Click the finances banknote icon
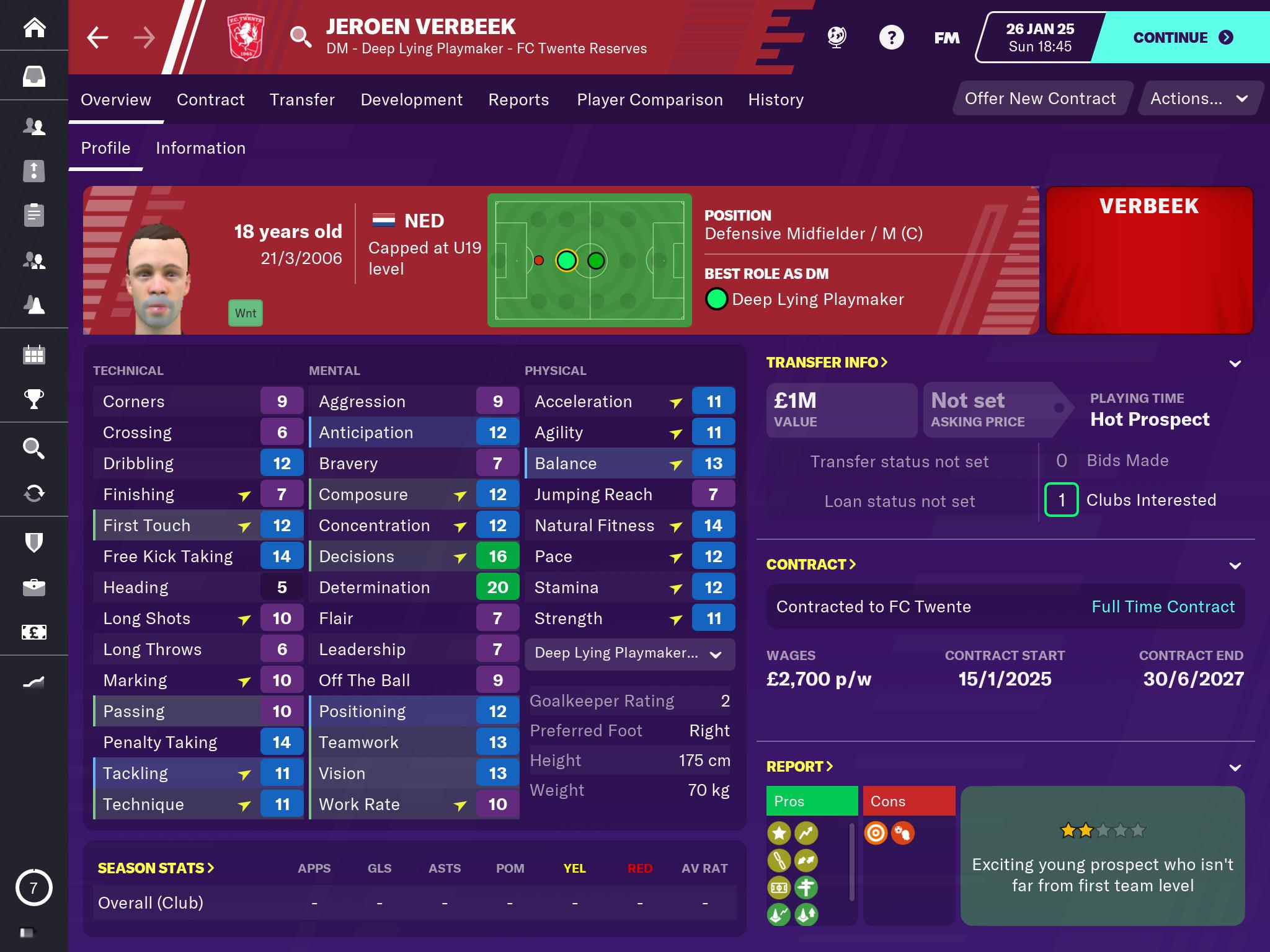 35,631
